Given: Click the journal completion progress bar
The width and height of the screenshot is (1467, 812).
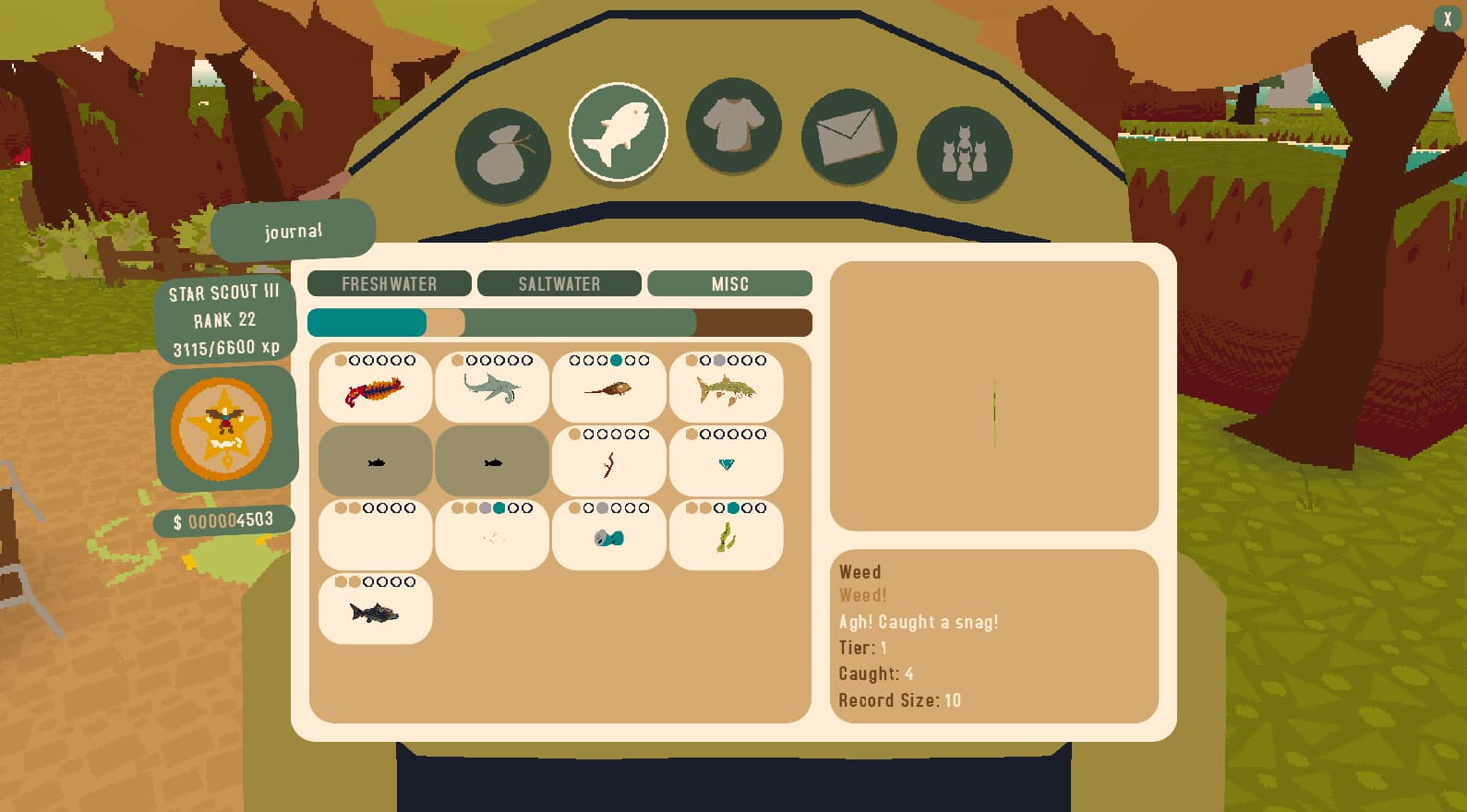Looking at the screenshot, I should point(559,322).
